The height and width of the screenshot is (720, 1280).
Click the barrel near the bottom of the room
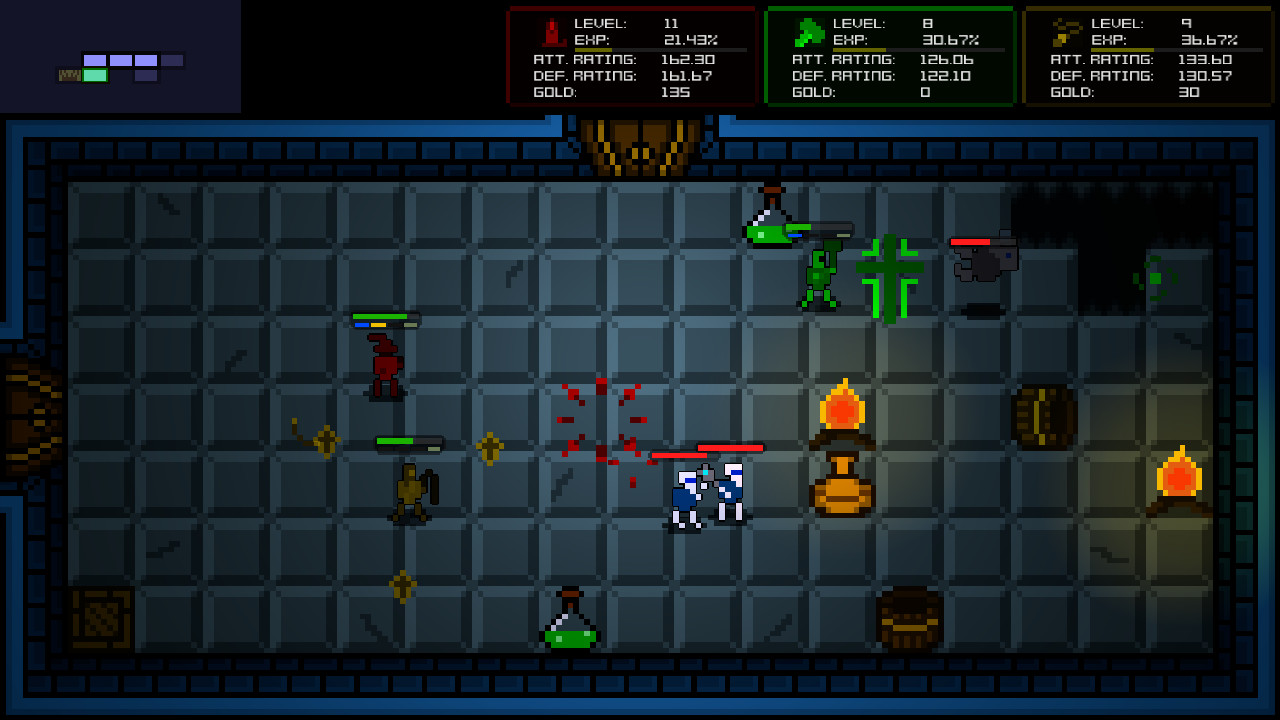tap(911, 620)
